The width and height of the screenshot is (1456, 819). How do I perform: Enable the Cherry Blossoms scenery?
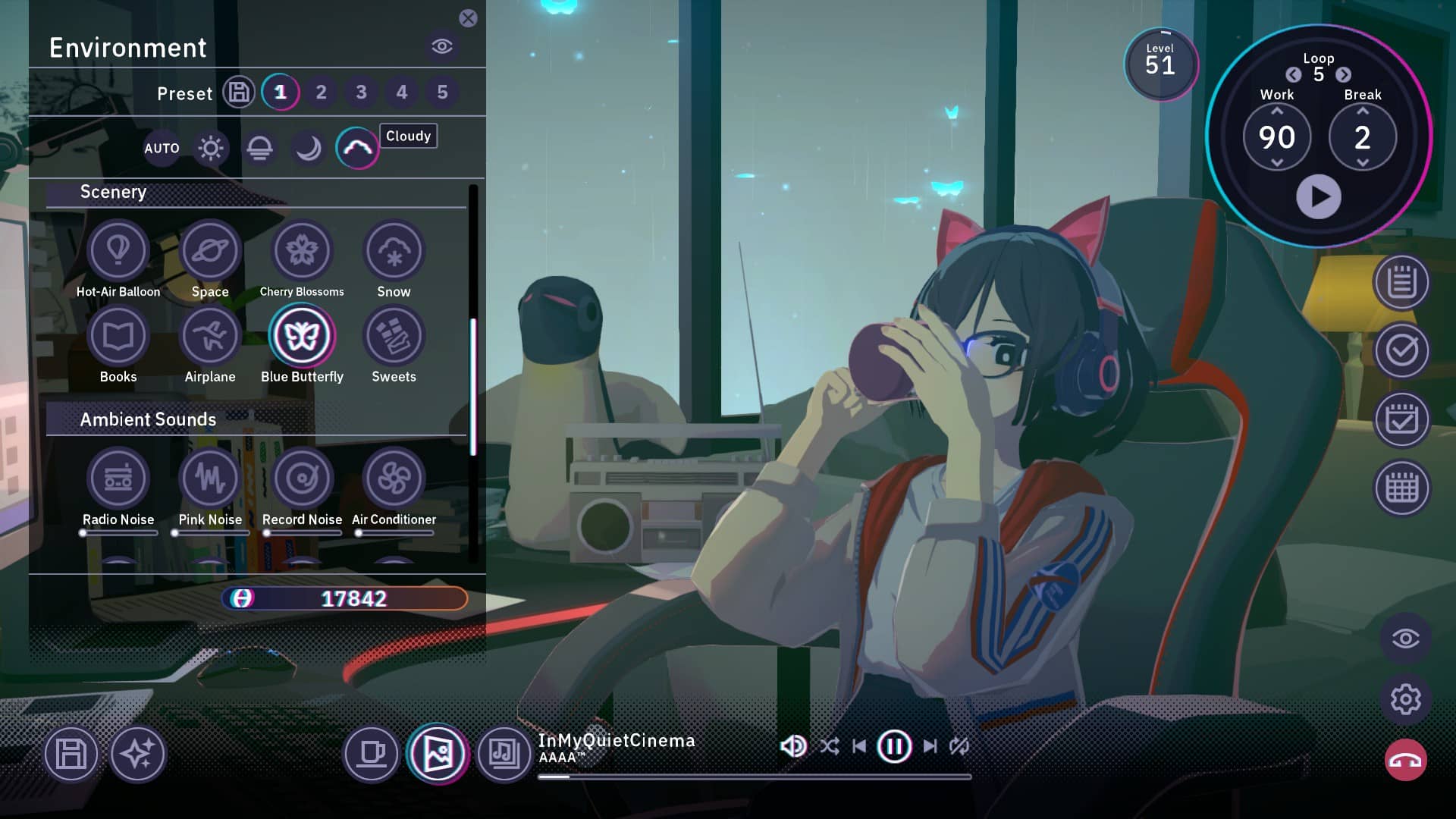(x=302, y=250)
